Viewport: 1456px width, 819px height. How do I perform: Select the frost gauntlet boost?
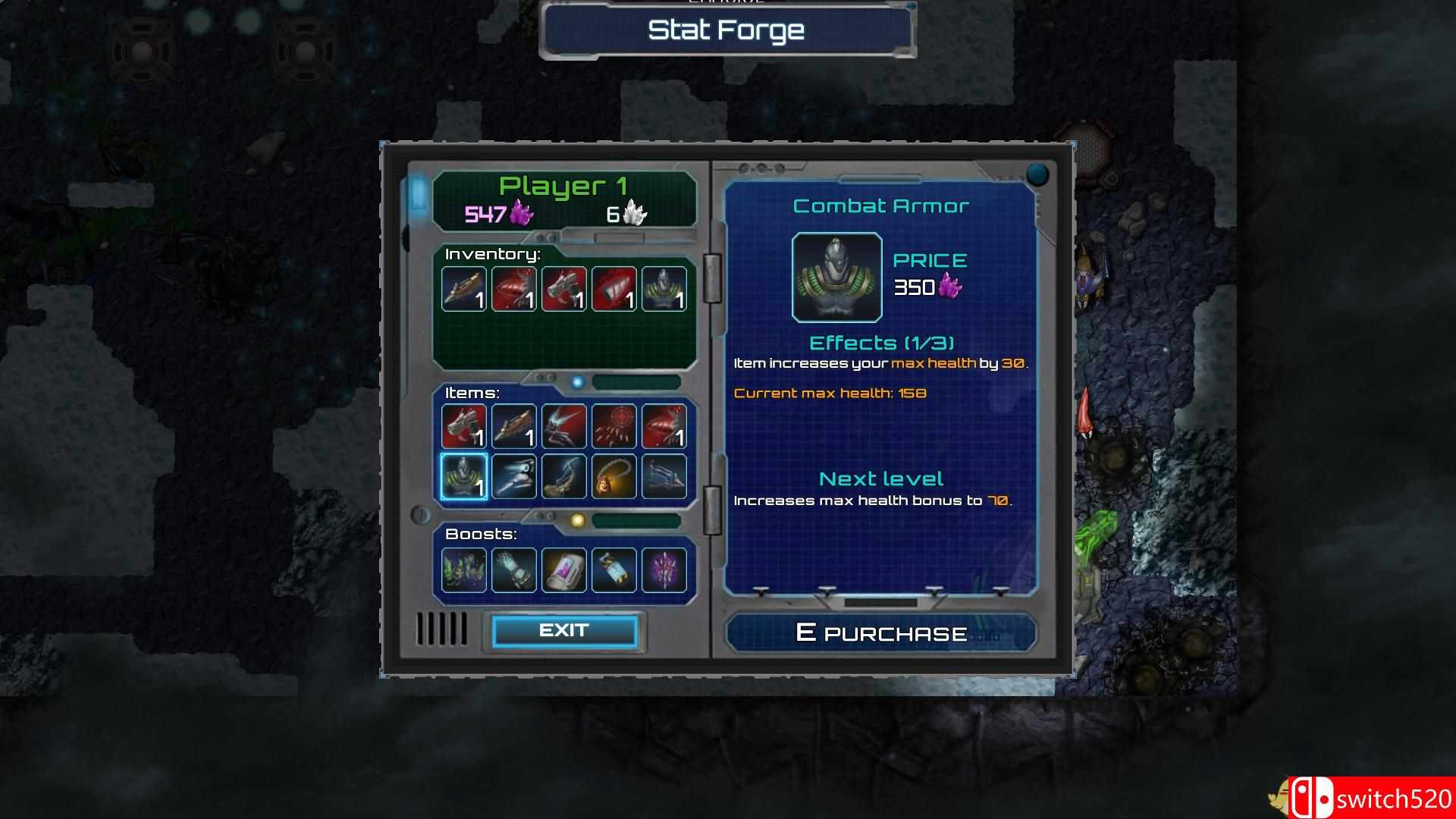click(513, 570)
